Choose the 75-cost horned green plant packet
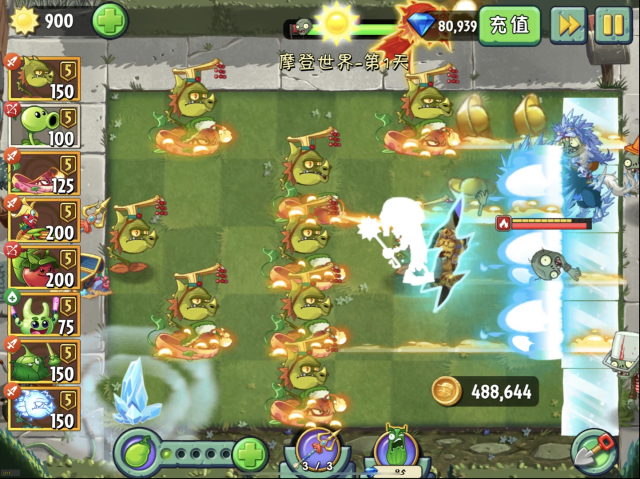 (x=44, y=314)
